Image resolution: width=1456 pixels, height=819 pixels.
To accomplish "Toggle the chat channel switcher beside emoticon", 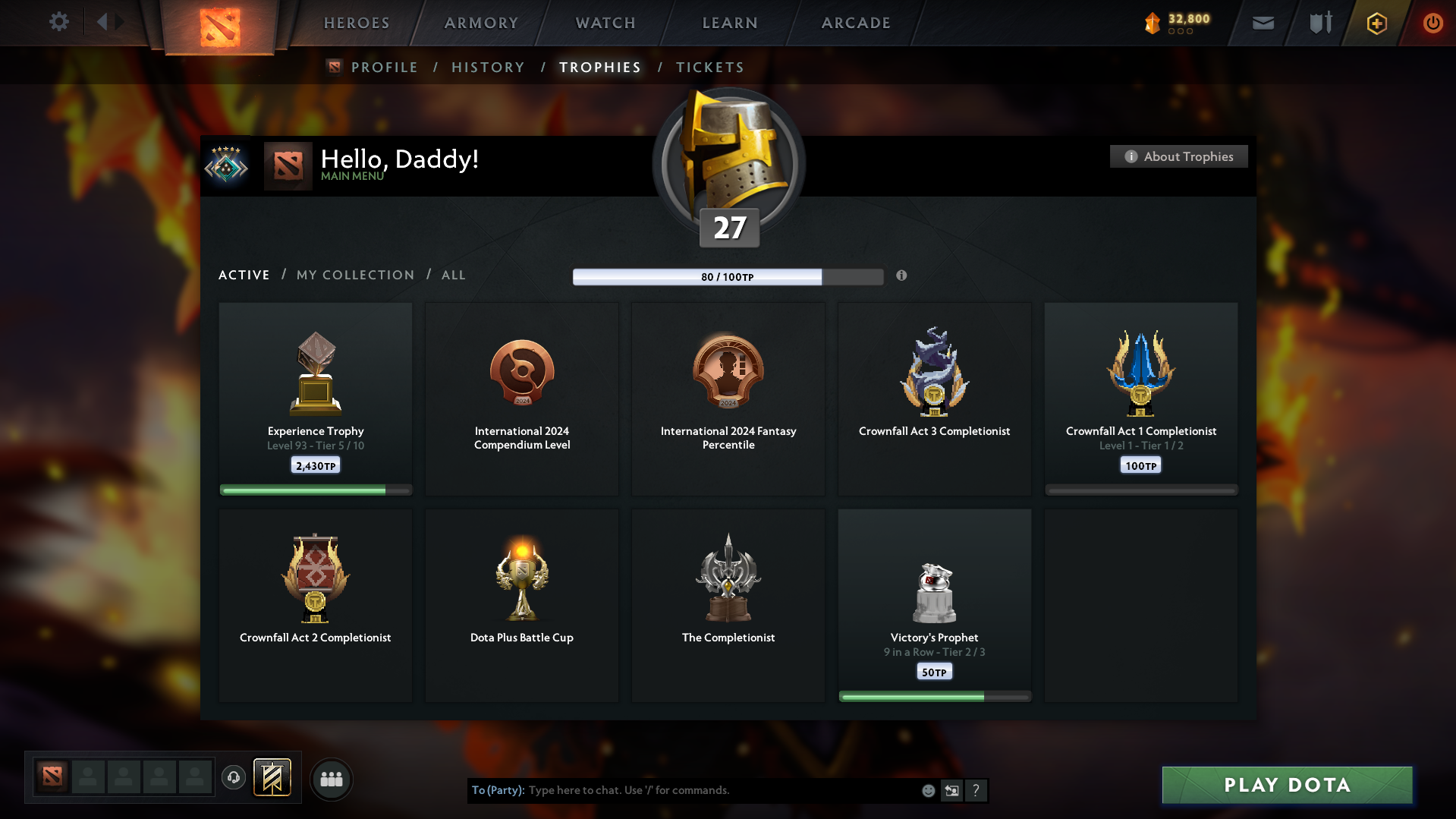I will [x=952, y=790].
